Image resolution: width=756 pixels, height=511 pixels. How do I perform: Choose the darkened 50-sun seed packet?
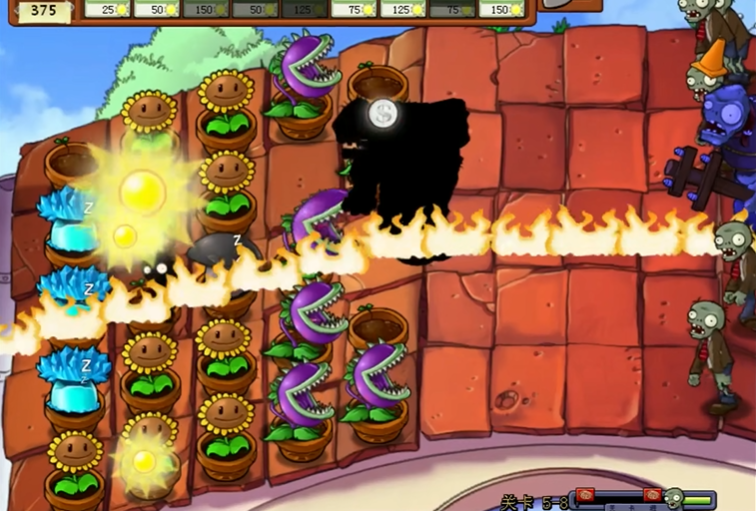click(x=255, y=8)
